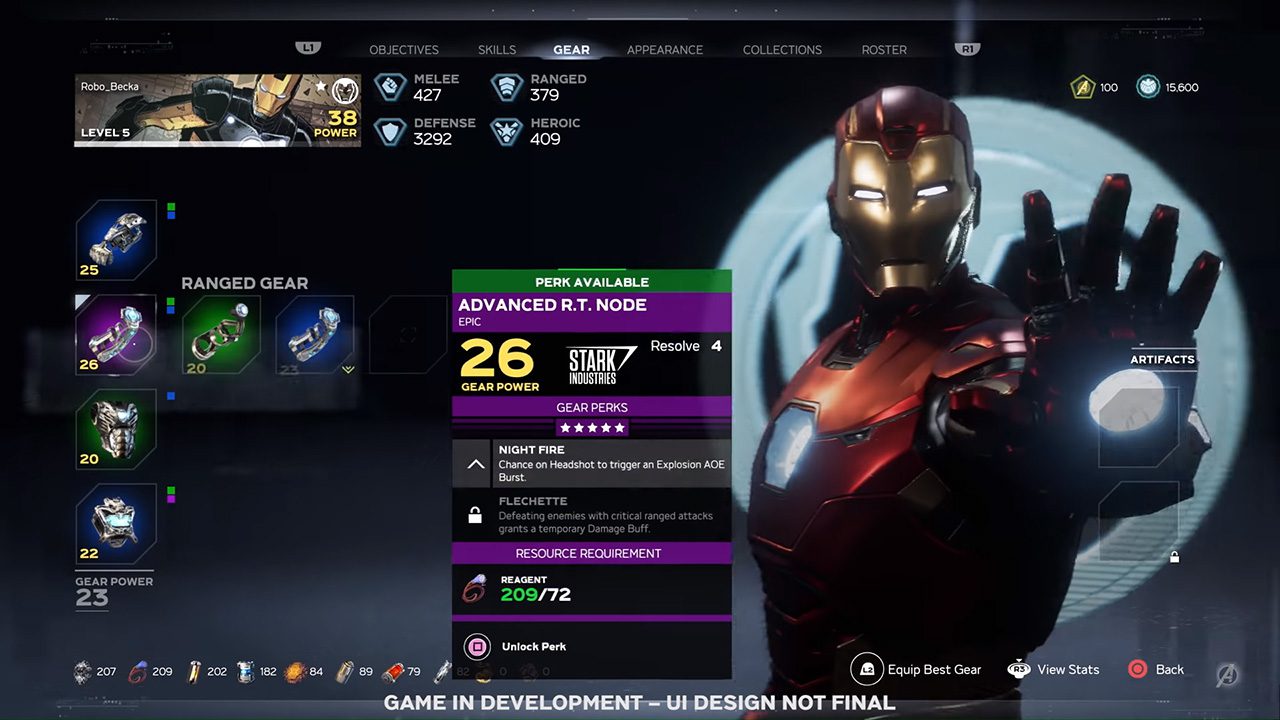The width and height of the screenshot is (1280, 720).
Task: Choose the green power 20 ranged gear item
Action: (x=221, y=334)
